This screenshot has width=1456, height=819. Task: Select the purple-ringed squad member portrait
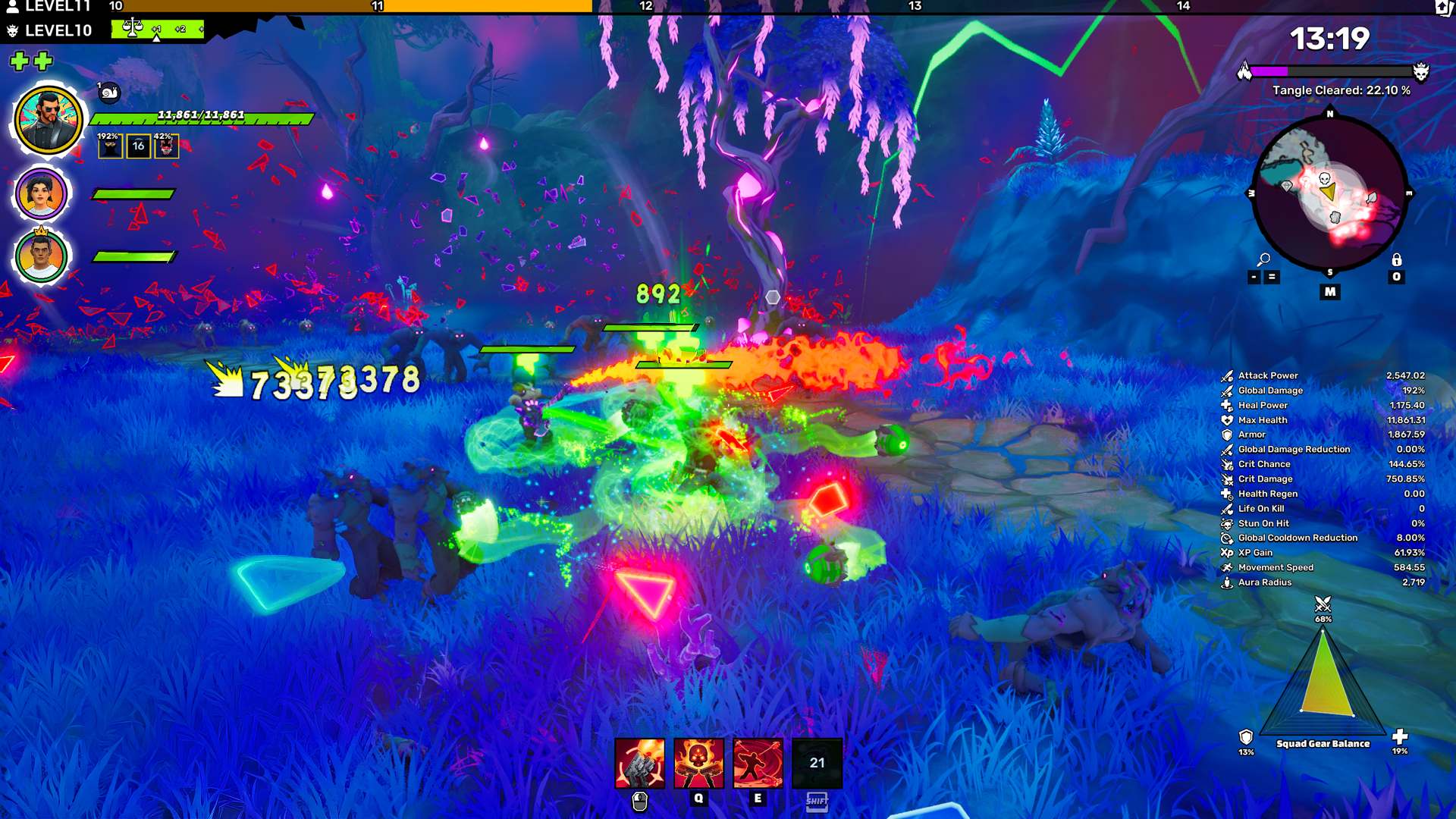coord(42,194)
